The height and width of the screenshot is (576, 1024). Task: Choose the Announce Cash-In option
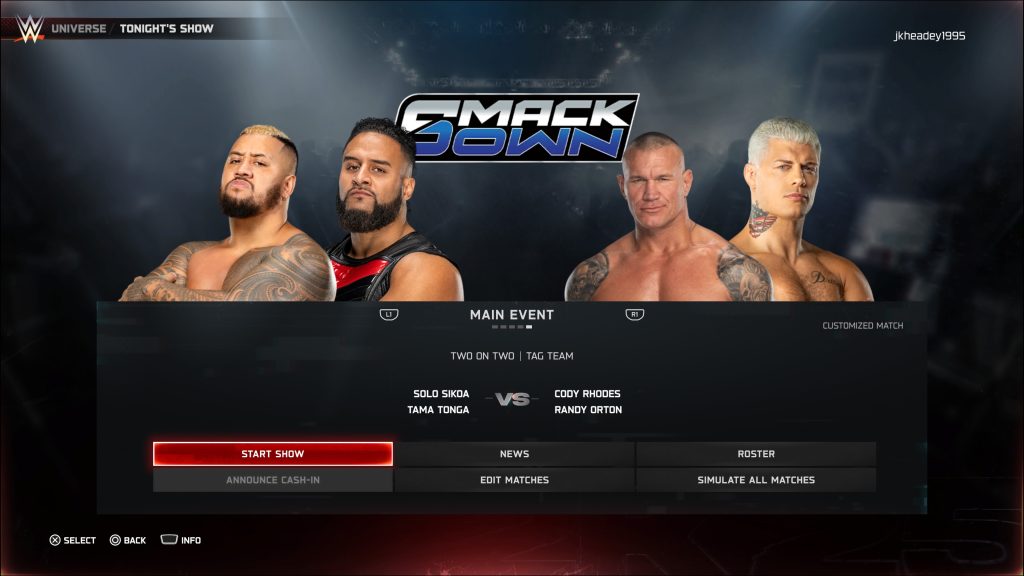(272, 480)
